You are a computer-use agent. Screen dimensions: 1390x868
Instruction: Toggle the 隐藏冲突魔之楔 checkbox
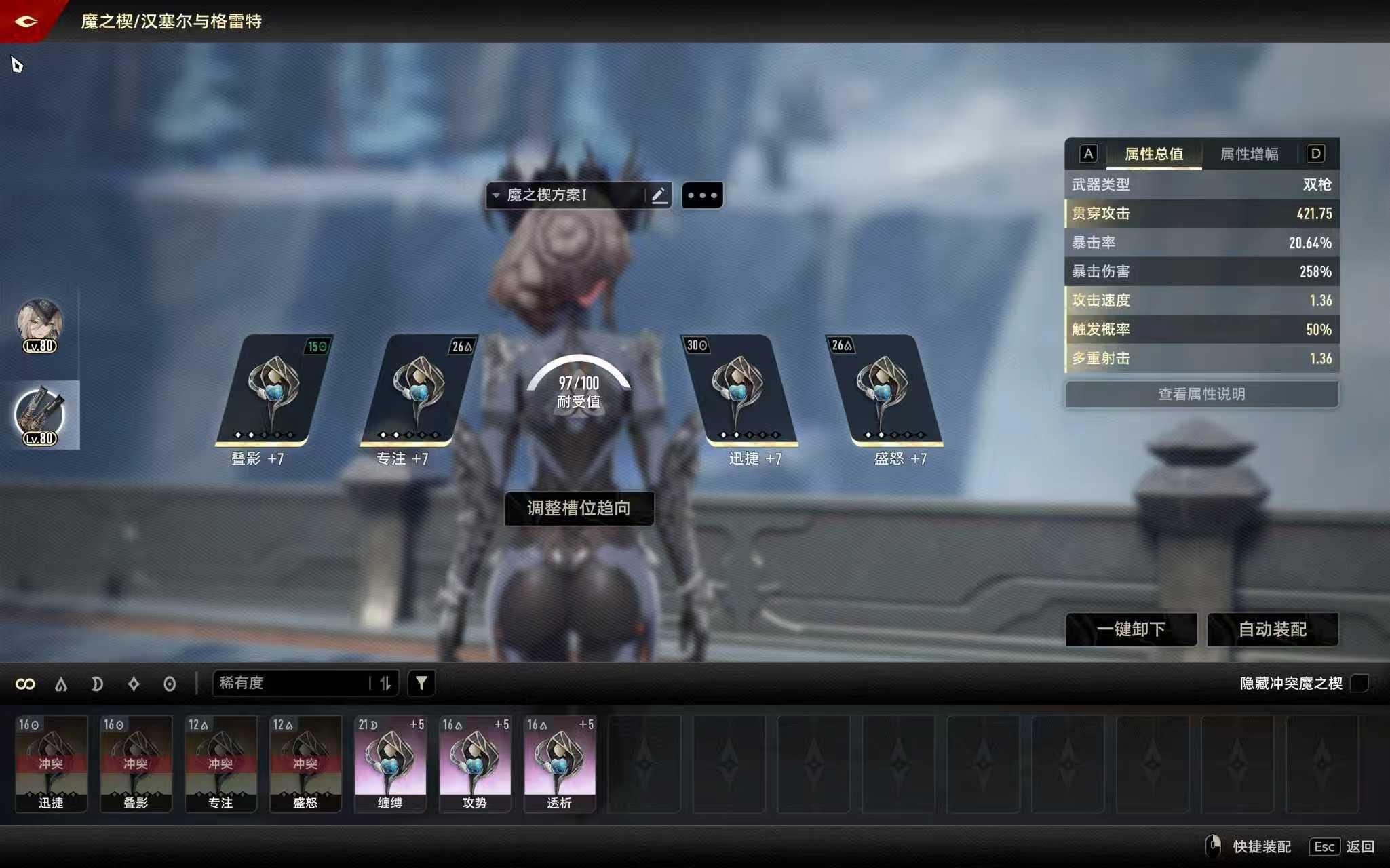(1359, 683)
